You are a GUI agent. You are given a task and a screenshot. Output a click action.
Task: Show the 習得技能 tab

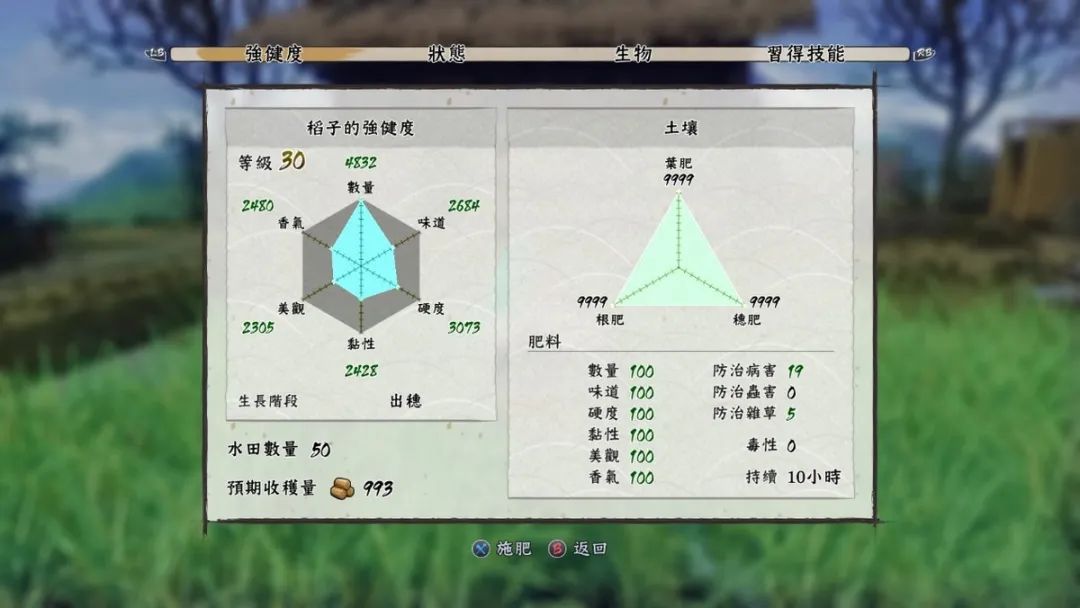pos(806,54)
